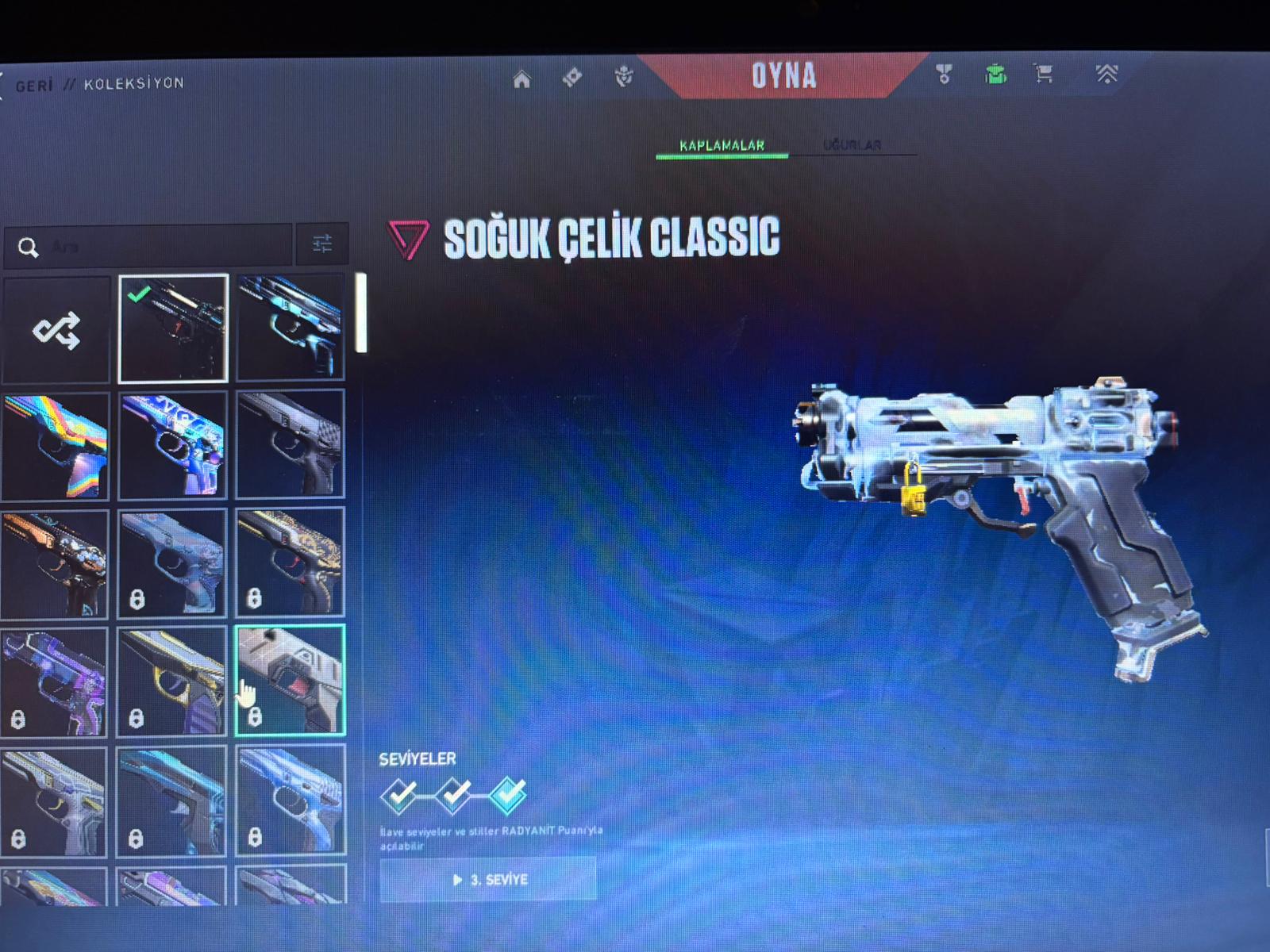Open the rank chevrons icon
Screen dimensions: 1270x952
pyautogui.click(x=1106, y=74)
